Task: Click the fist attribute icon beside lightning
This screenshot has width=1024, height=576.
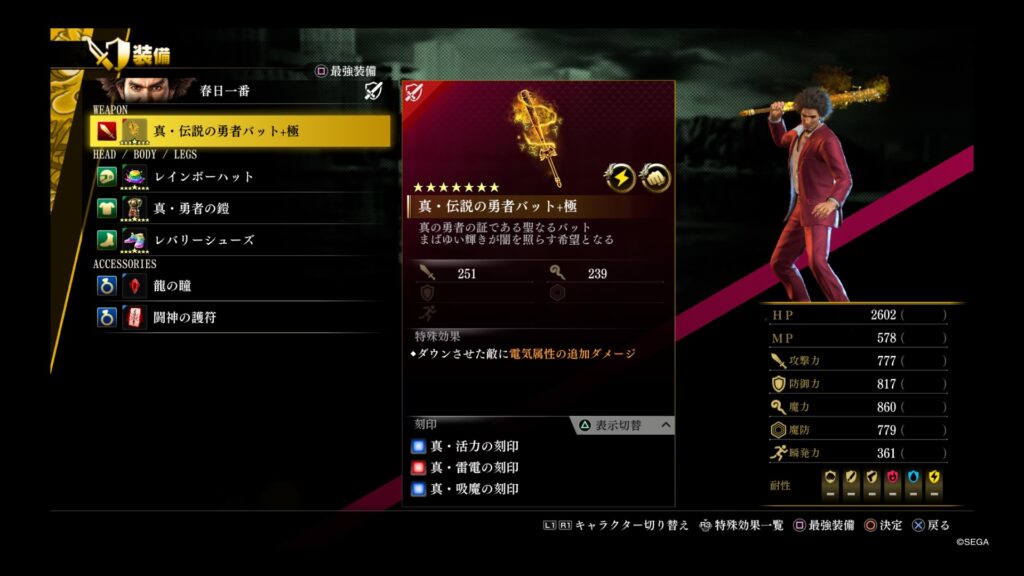Action: coord(655,177)
